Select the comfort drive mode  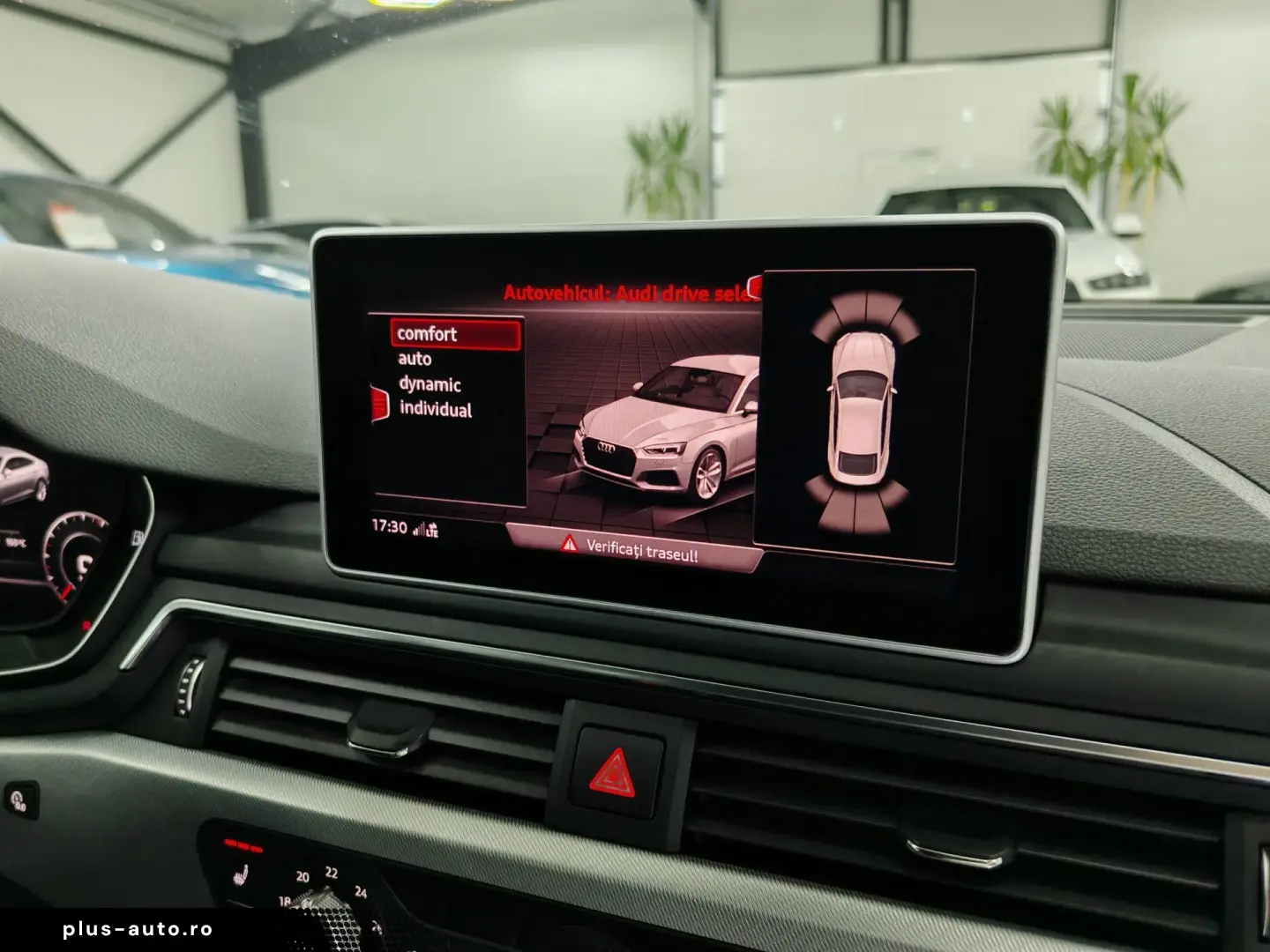428,334
